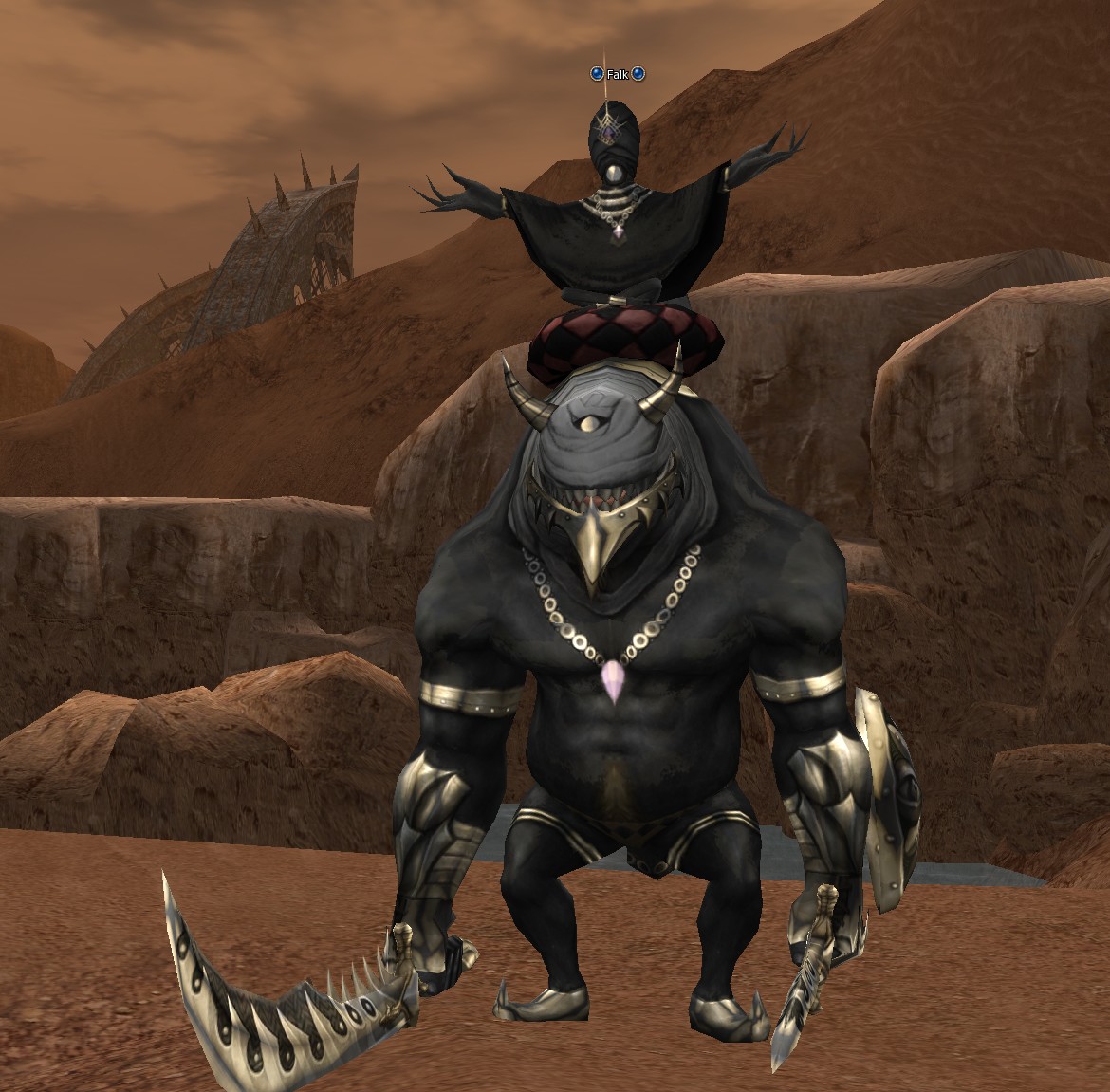
Task: Select the Falk name label
Action: point(618,74)
